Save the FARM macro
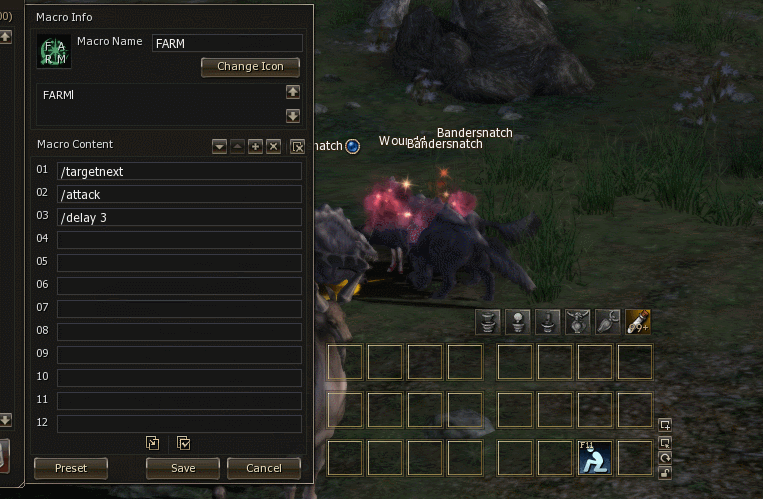The height and width of the screenshot is (499, 763). (183, 468)
